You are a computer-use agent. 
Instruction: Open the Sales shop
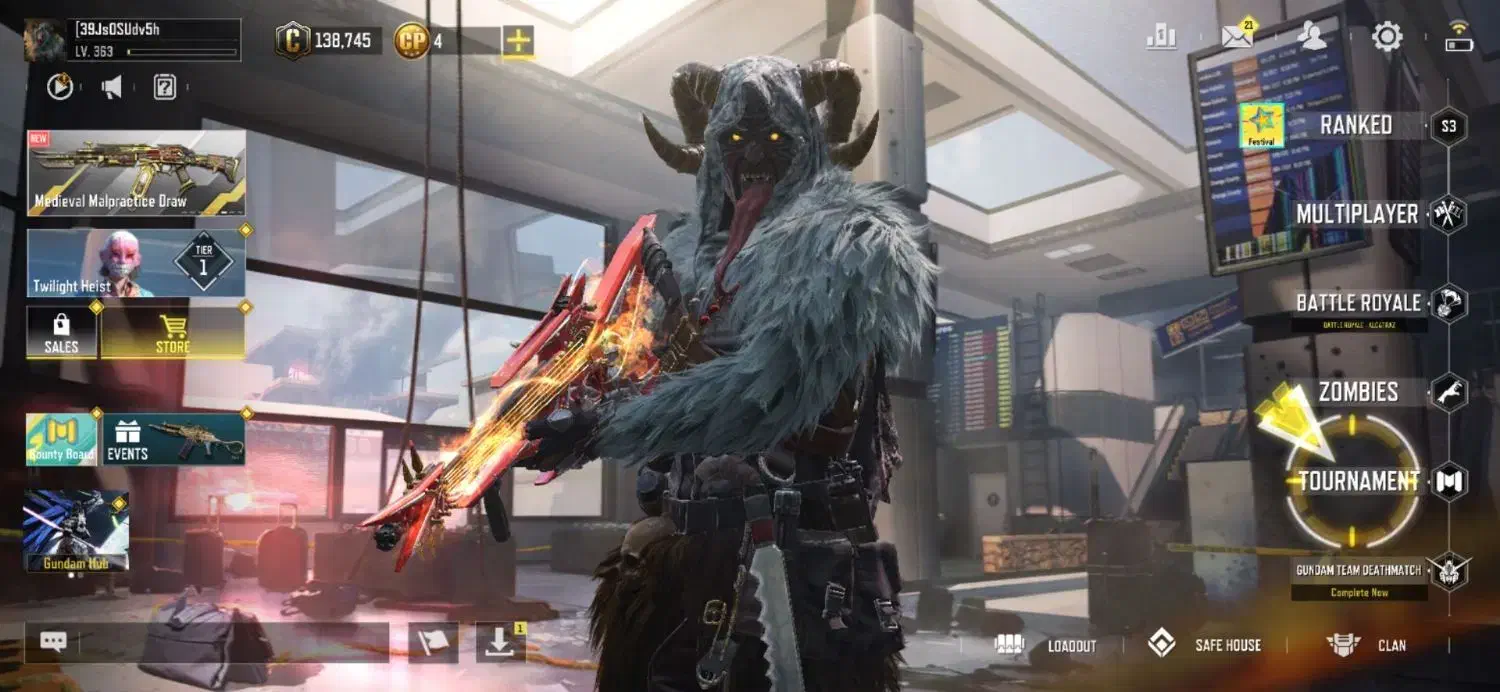click(x=61, y=333)
